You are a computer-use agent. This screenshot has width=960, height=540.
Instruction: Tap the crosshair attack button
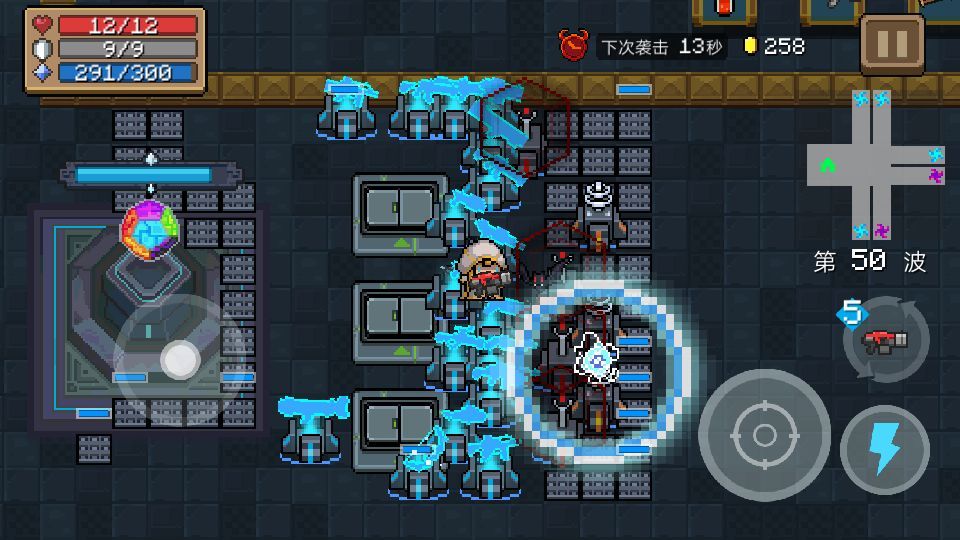[764, 435]
